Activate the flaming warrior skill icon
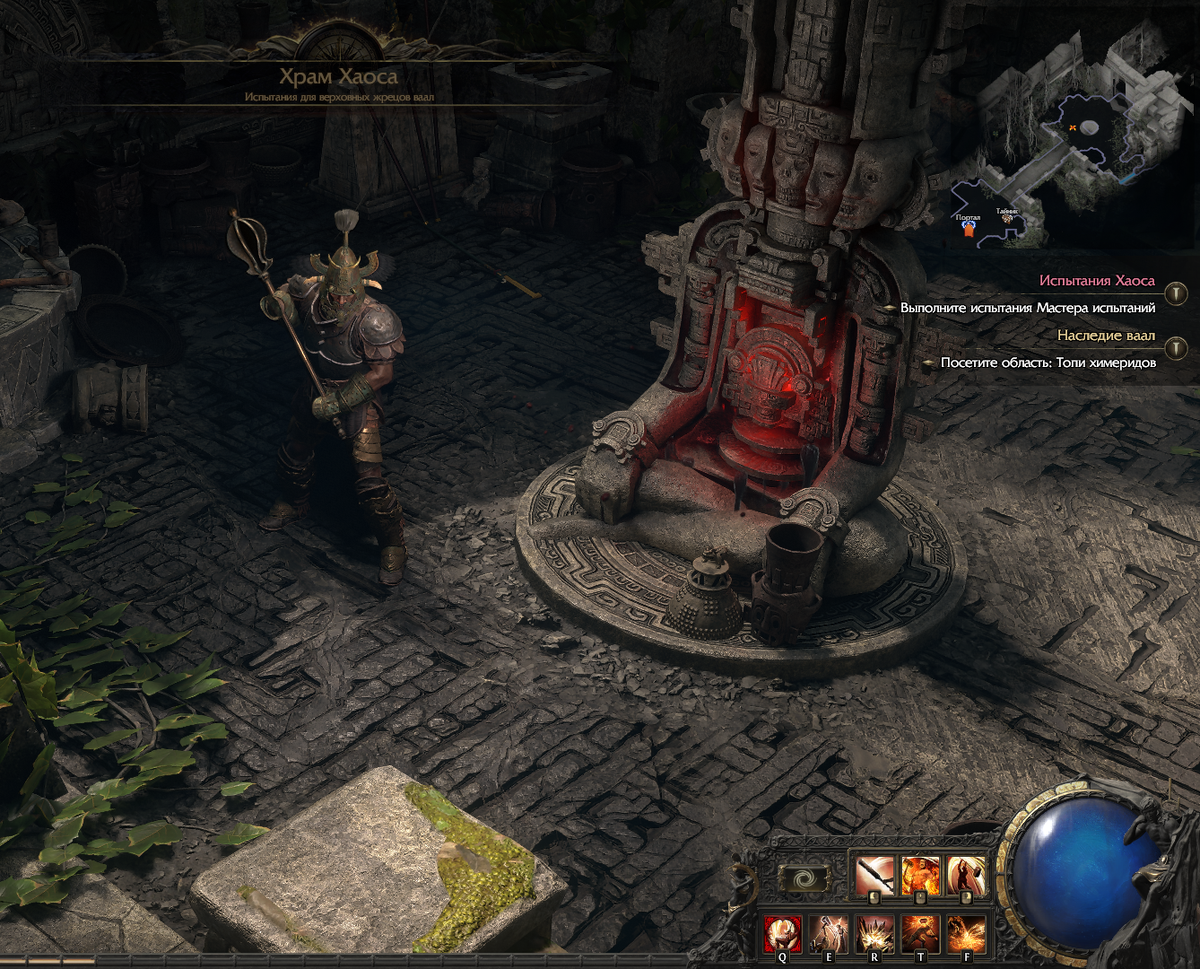The height and width of the screenshot is (969, 1200). (921, 875)
